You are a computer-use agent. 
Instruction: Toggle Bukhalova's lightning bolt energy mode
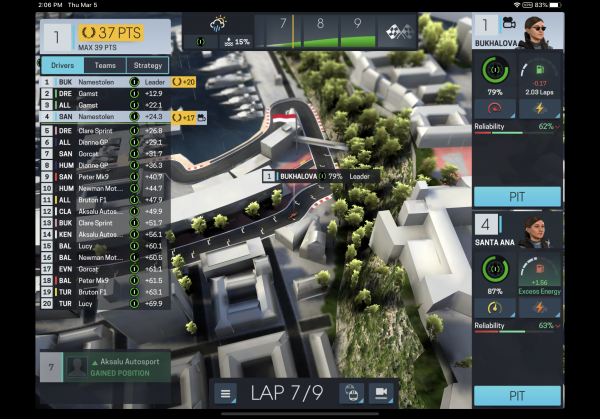point(540,108)
